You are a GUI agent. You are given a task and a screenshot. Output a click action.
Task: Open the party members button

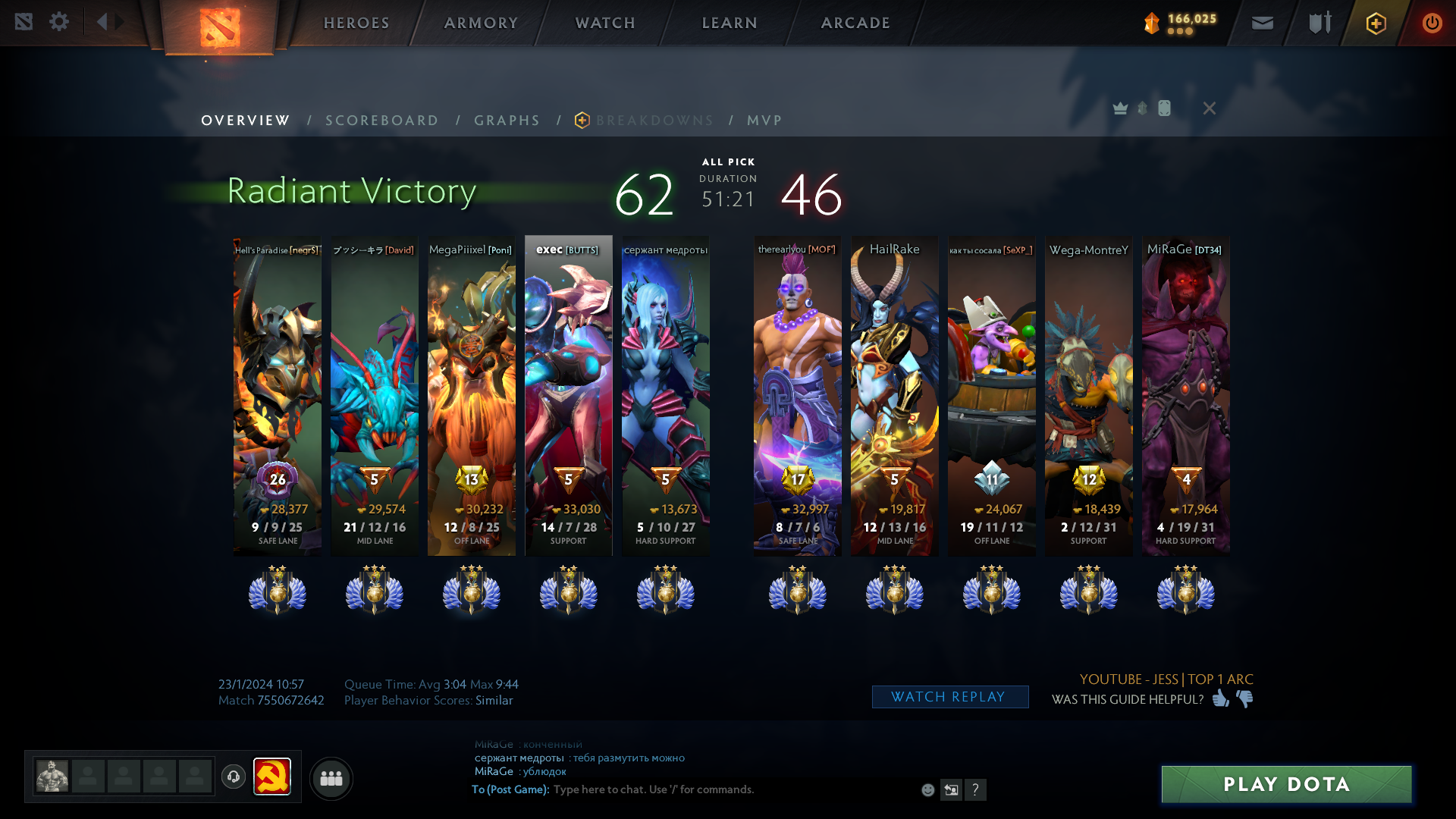[x=331, y=778]
